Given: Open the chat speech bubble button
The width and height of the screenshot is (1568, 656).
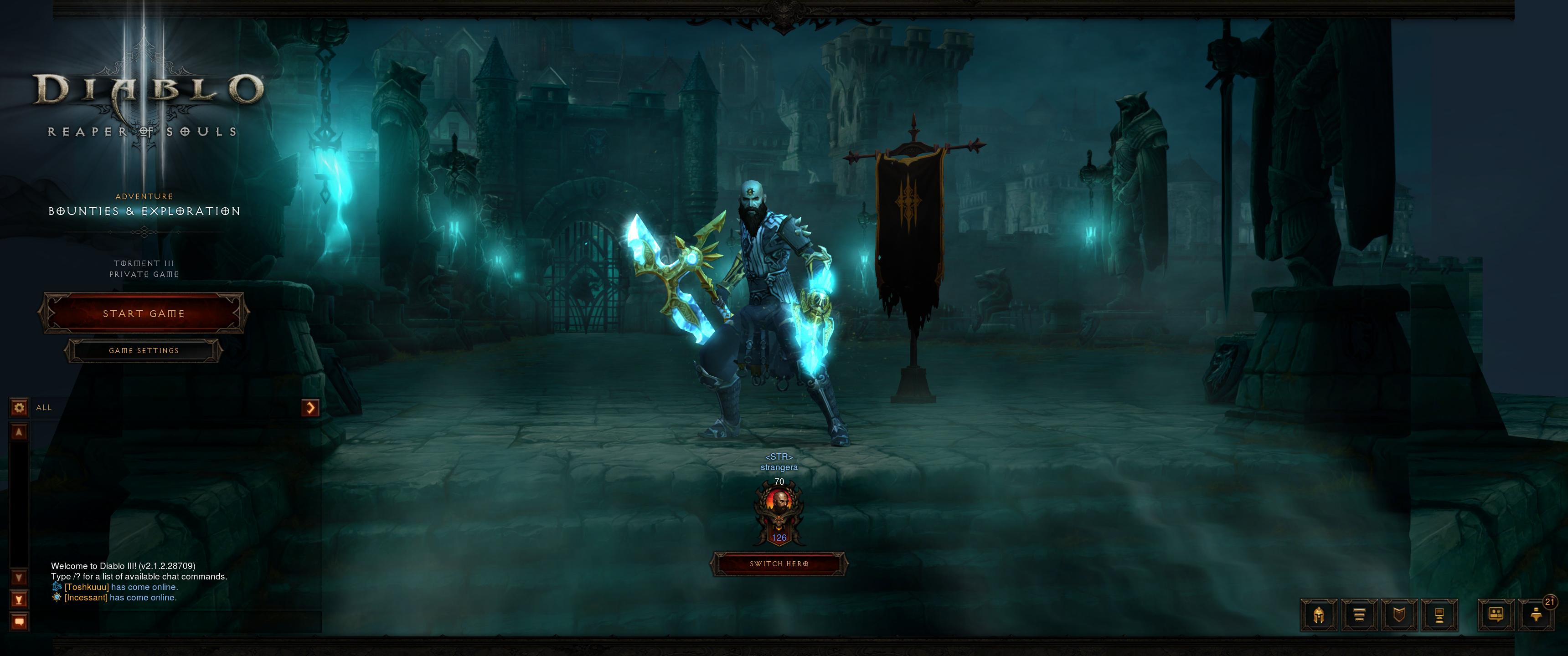Looking at the screenshot, I should (x=19, y=622).
